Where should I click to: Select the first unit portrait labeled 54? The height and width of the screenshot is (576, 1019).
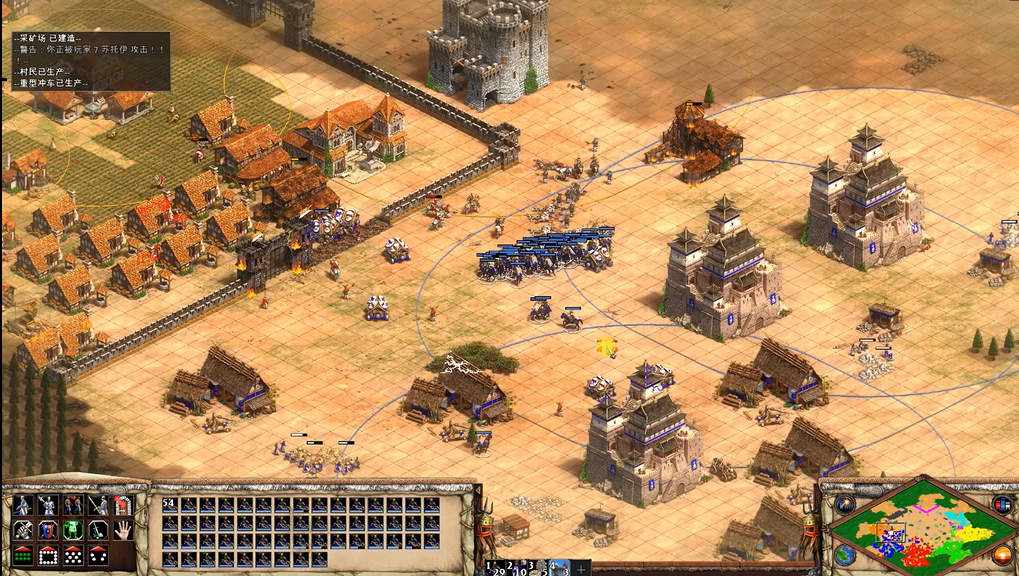click(170, 505)
